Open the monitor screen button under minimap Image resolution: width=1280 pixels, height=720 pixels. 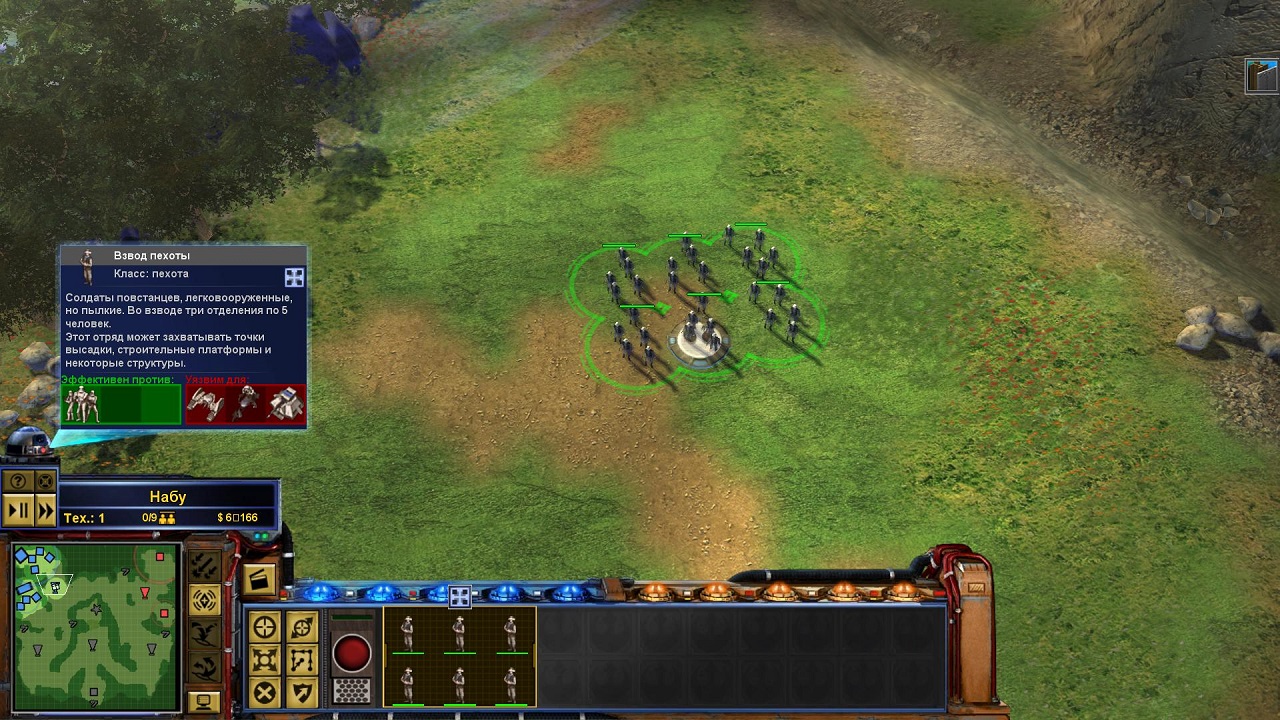205,701
